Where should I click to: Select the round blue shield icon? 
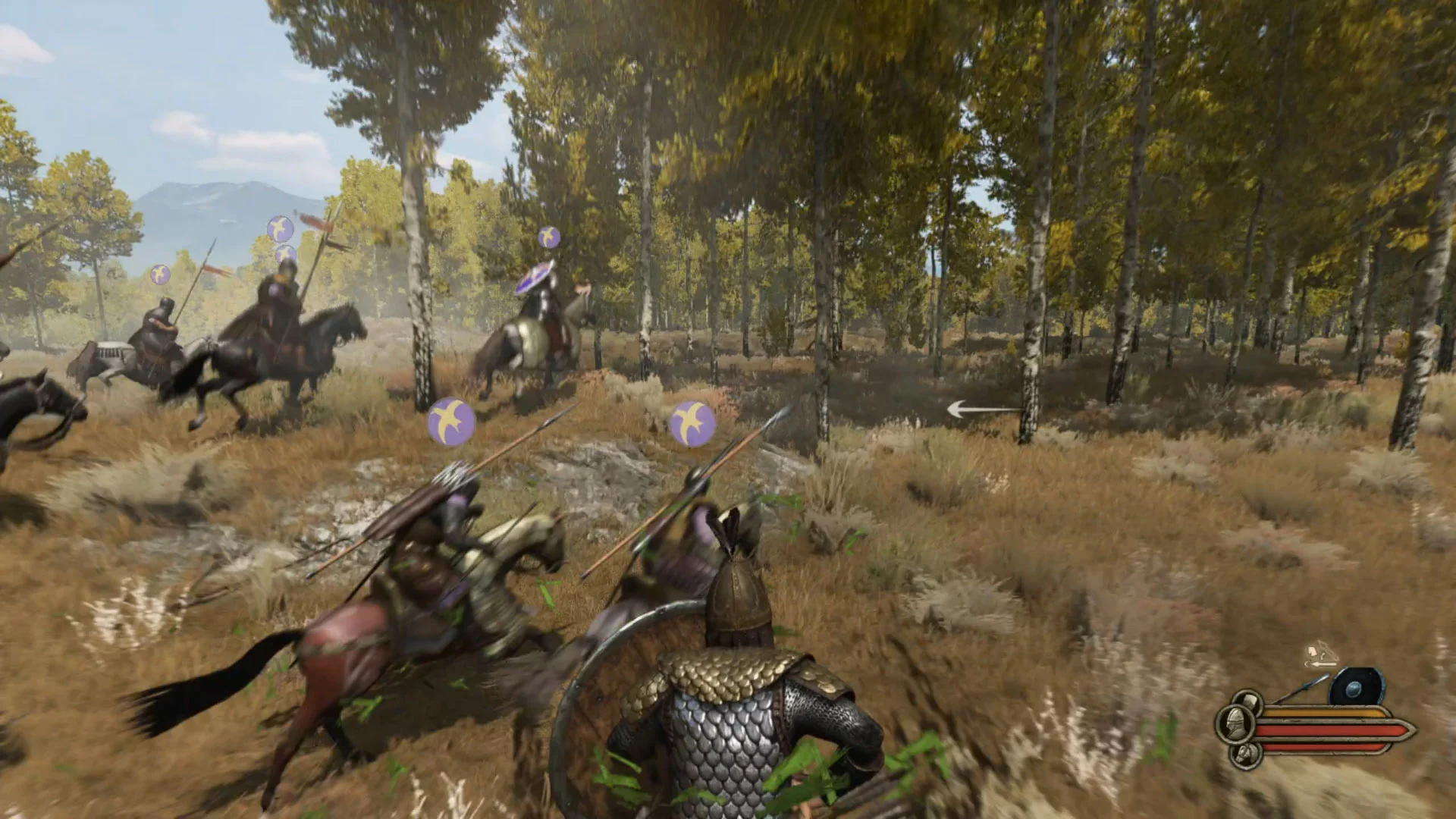(1357, 688)
